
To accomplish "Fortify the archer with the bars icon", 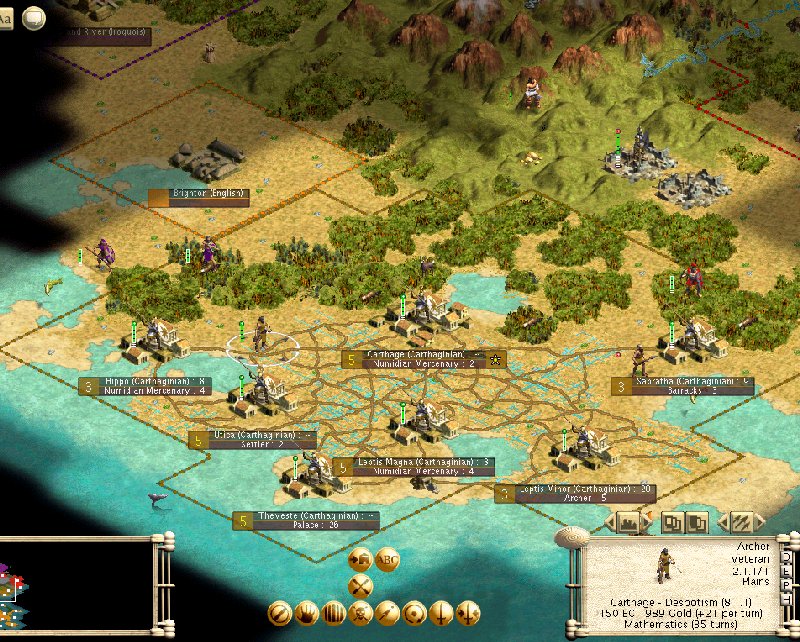I will click(x=334, y=612).
